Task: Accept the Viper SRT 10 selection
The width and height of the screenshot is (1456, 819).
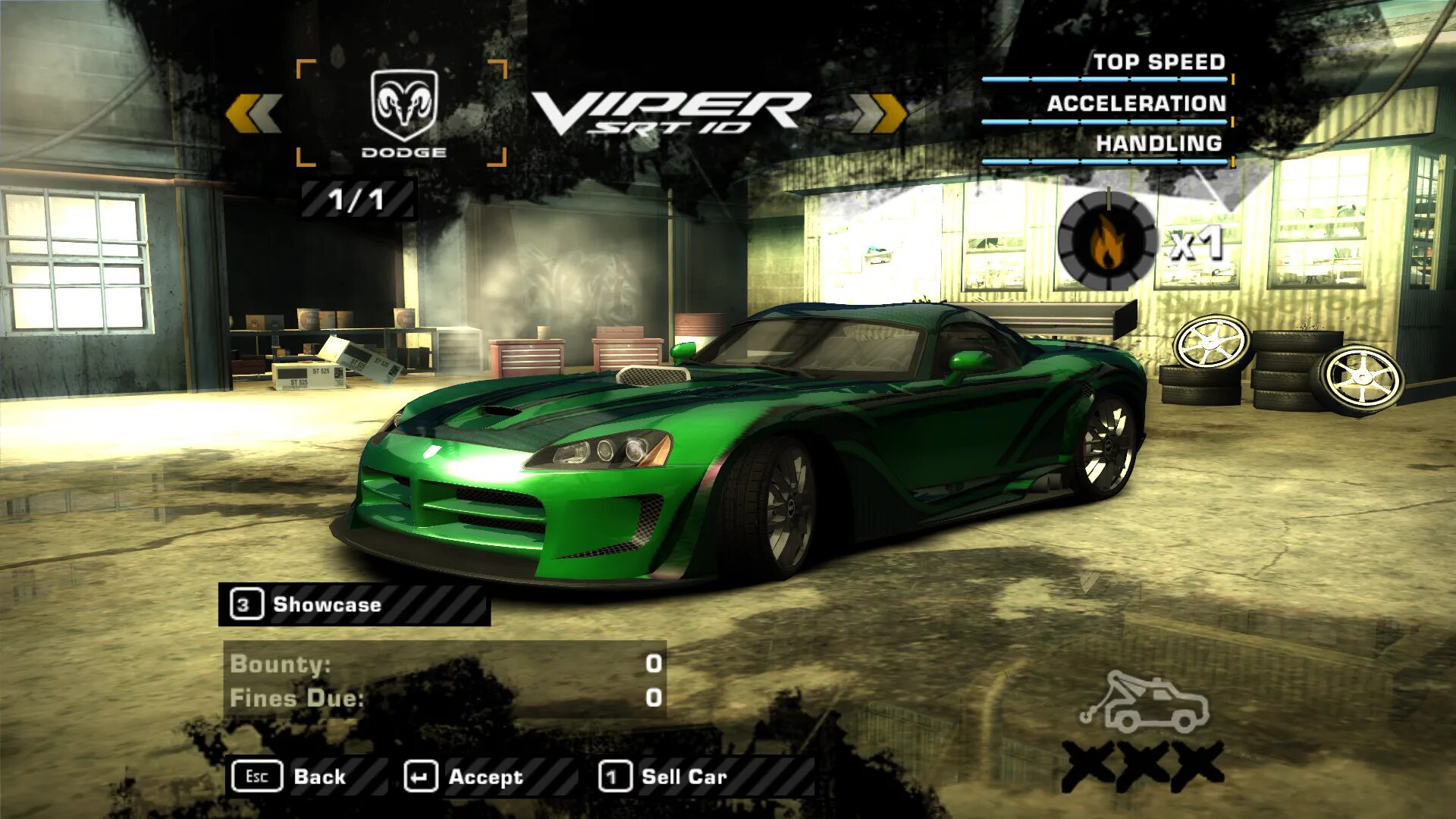Action: coord(464,777)
